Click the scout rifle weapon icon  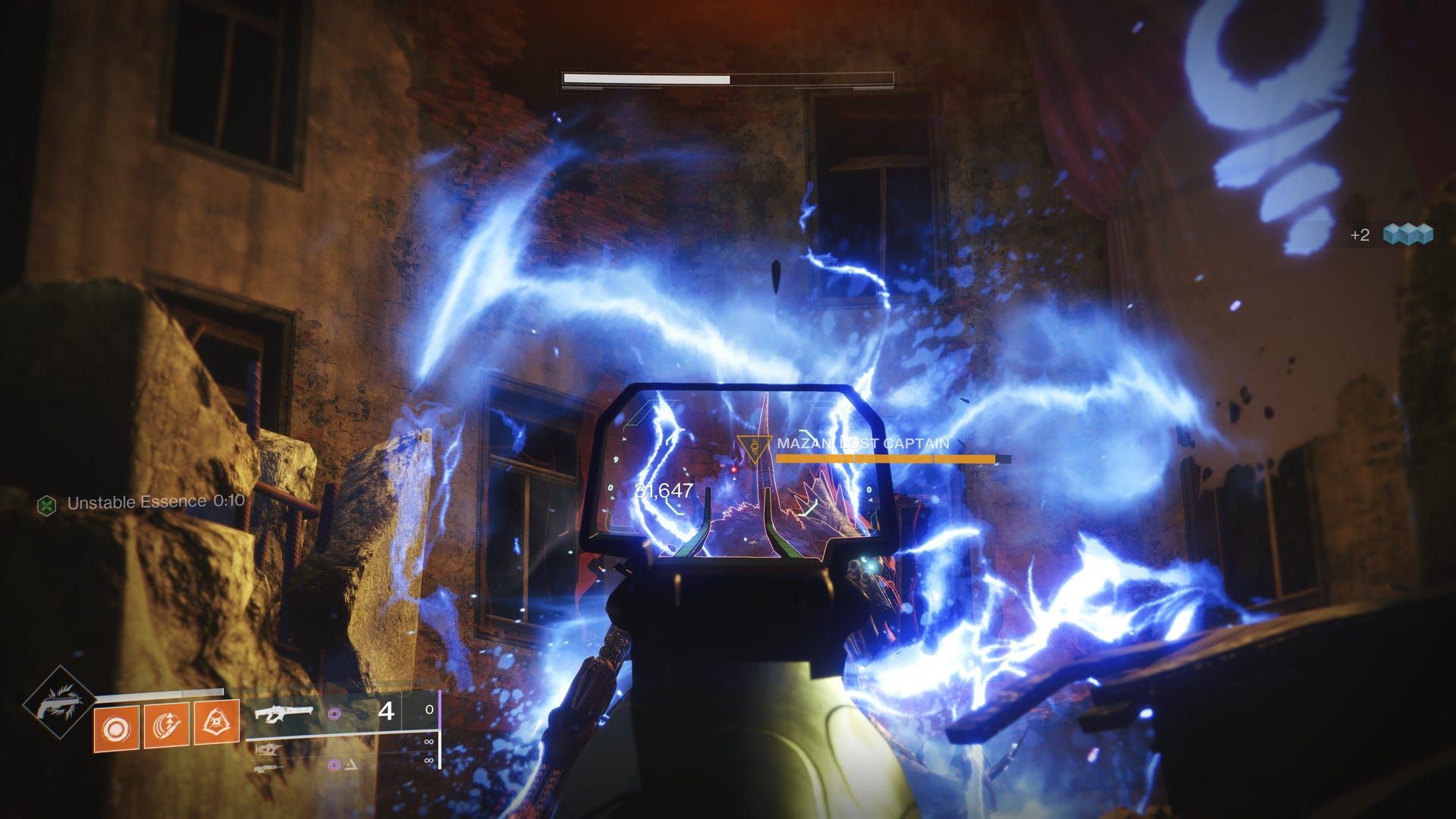(268, 768)
